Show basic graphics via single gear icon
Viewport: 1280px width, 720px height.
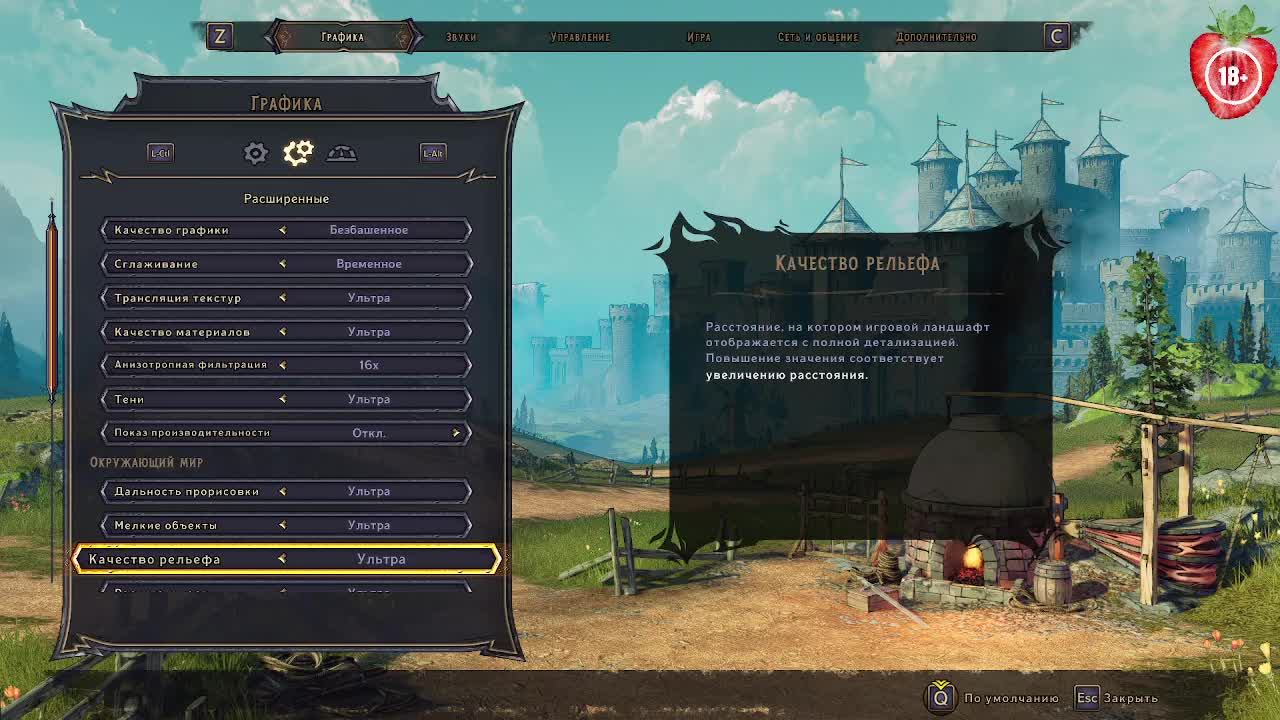click(256, 153)
